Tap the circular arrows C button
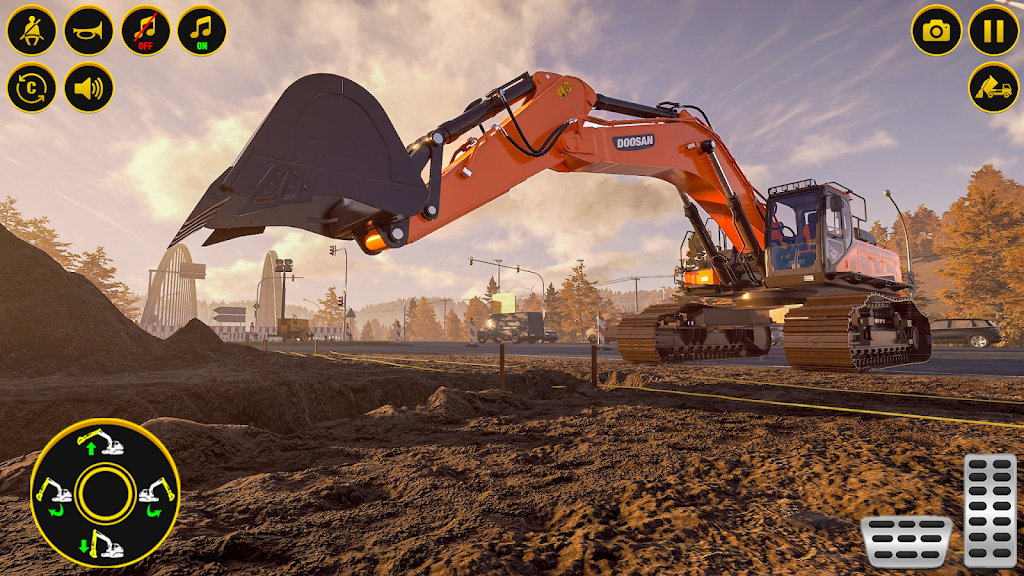Viewport: 1024px width, 576px height. pyautogui.click(x=32, y=88)
